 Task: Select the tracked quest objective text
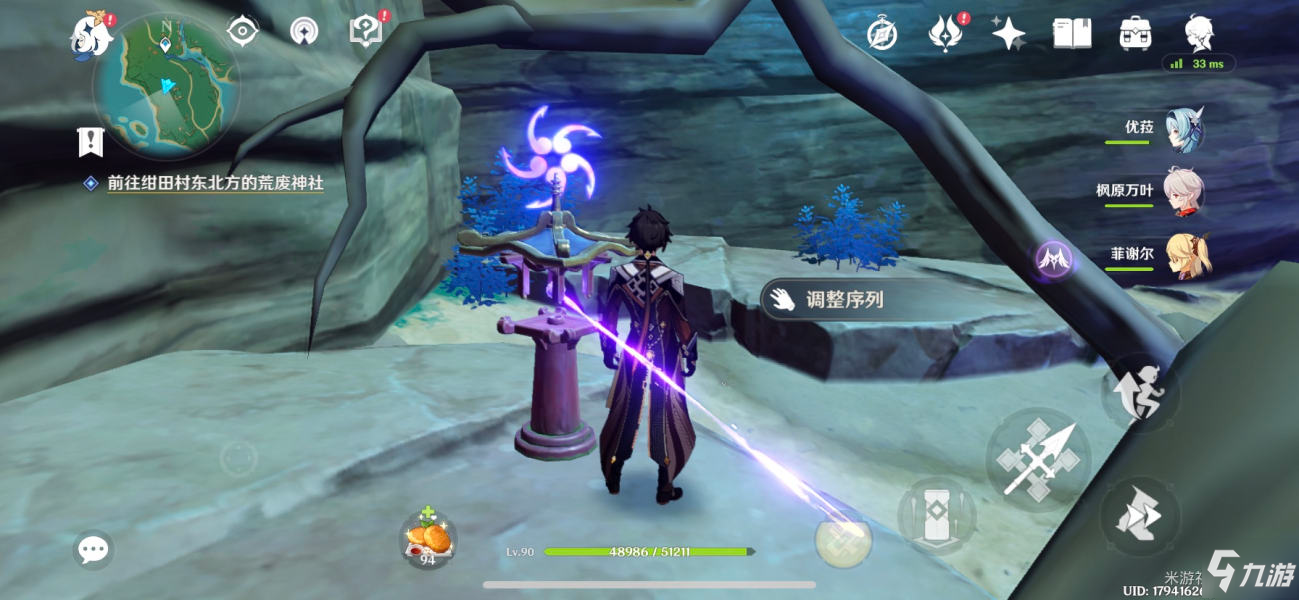coord(215,184)
